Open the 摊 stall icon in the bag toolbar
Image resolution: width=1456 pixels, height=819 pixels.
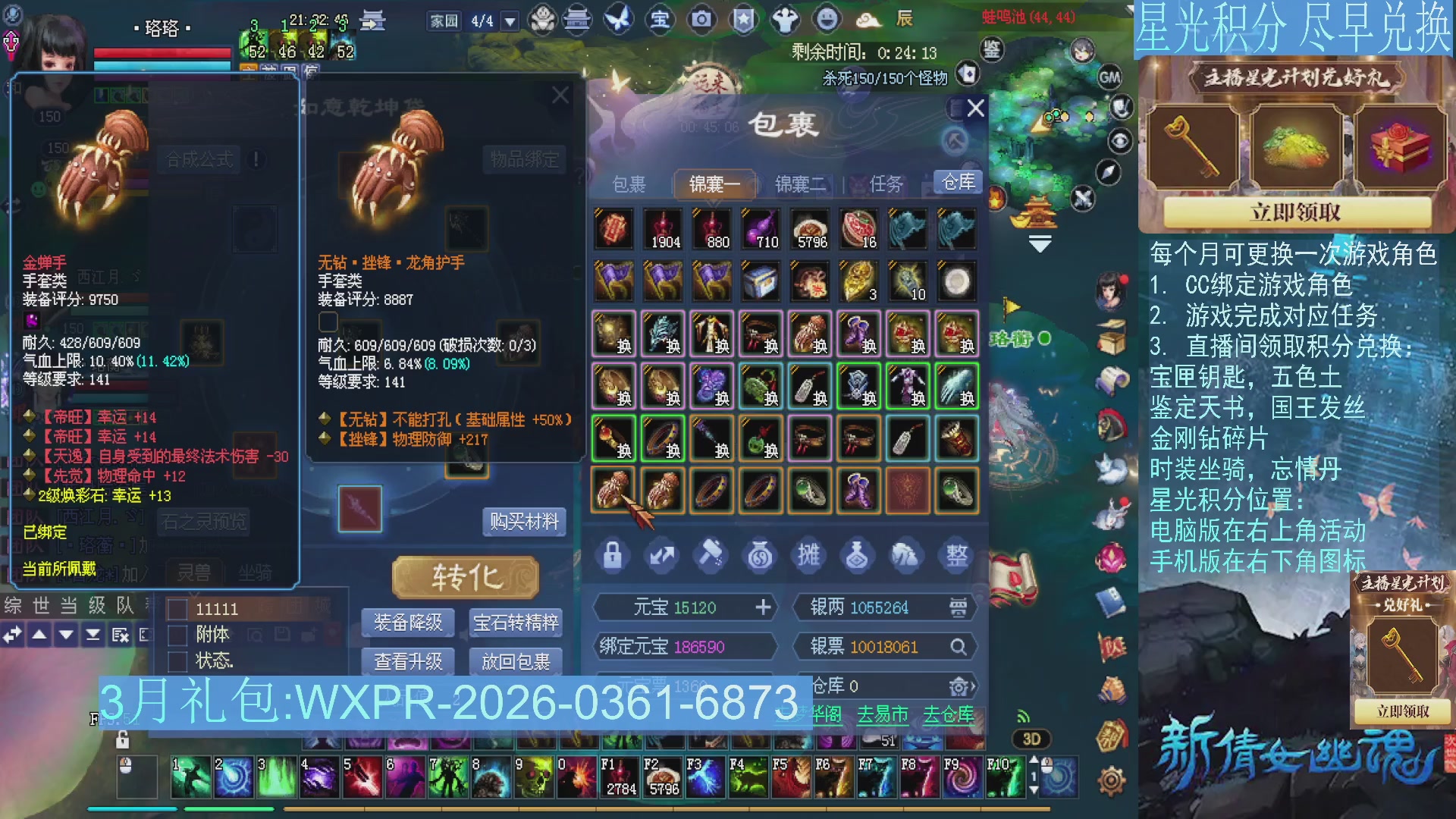[810, 555]
